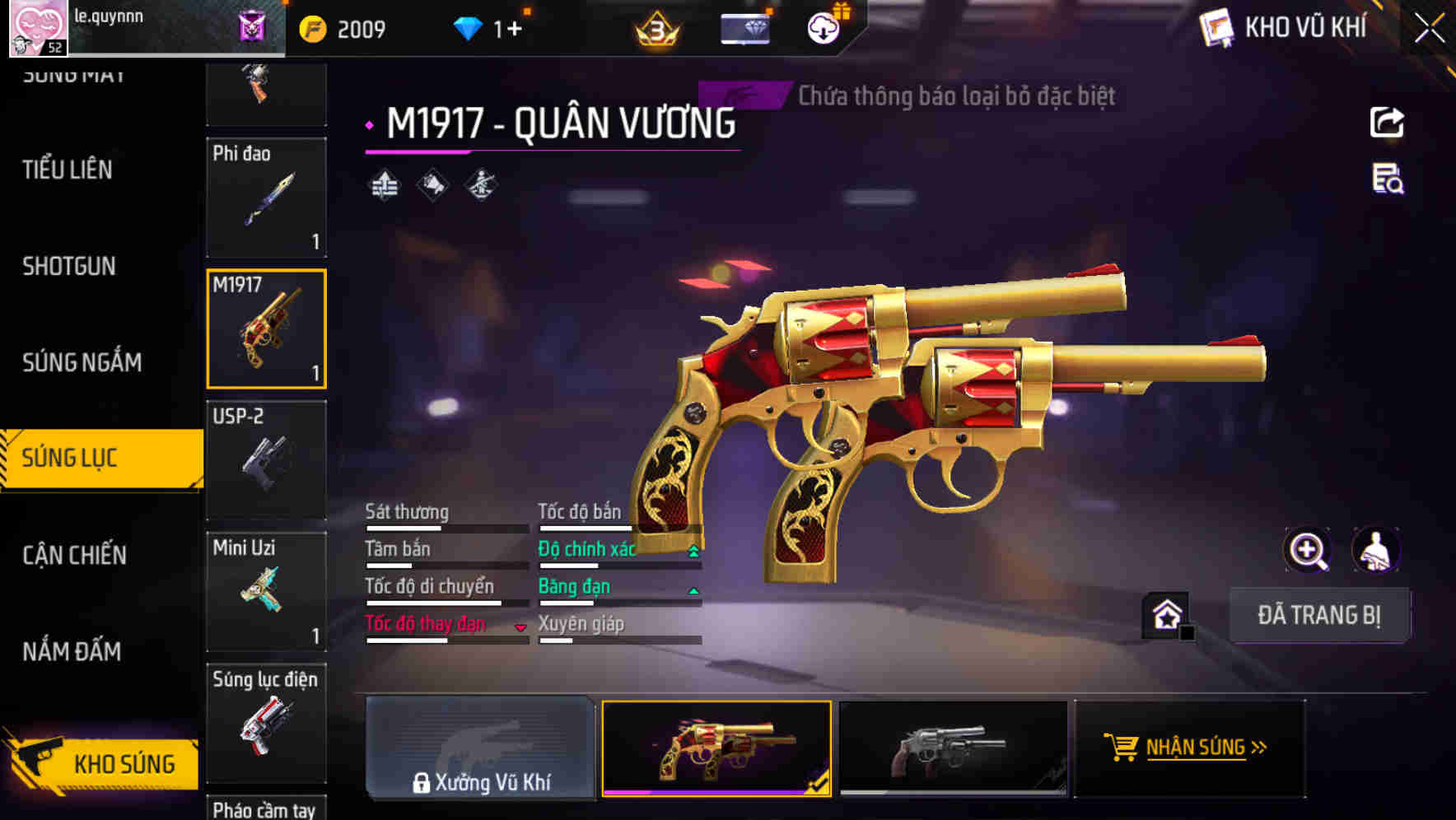The width and height of the screenshot is (1456, 820).
Task: Select the SHOTGUN category tab
Action: click(x=69, y=267)
